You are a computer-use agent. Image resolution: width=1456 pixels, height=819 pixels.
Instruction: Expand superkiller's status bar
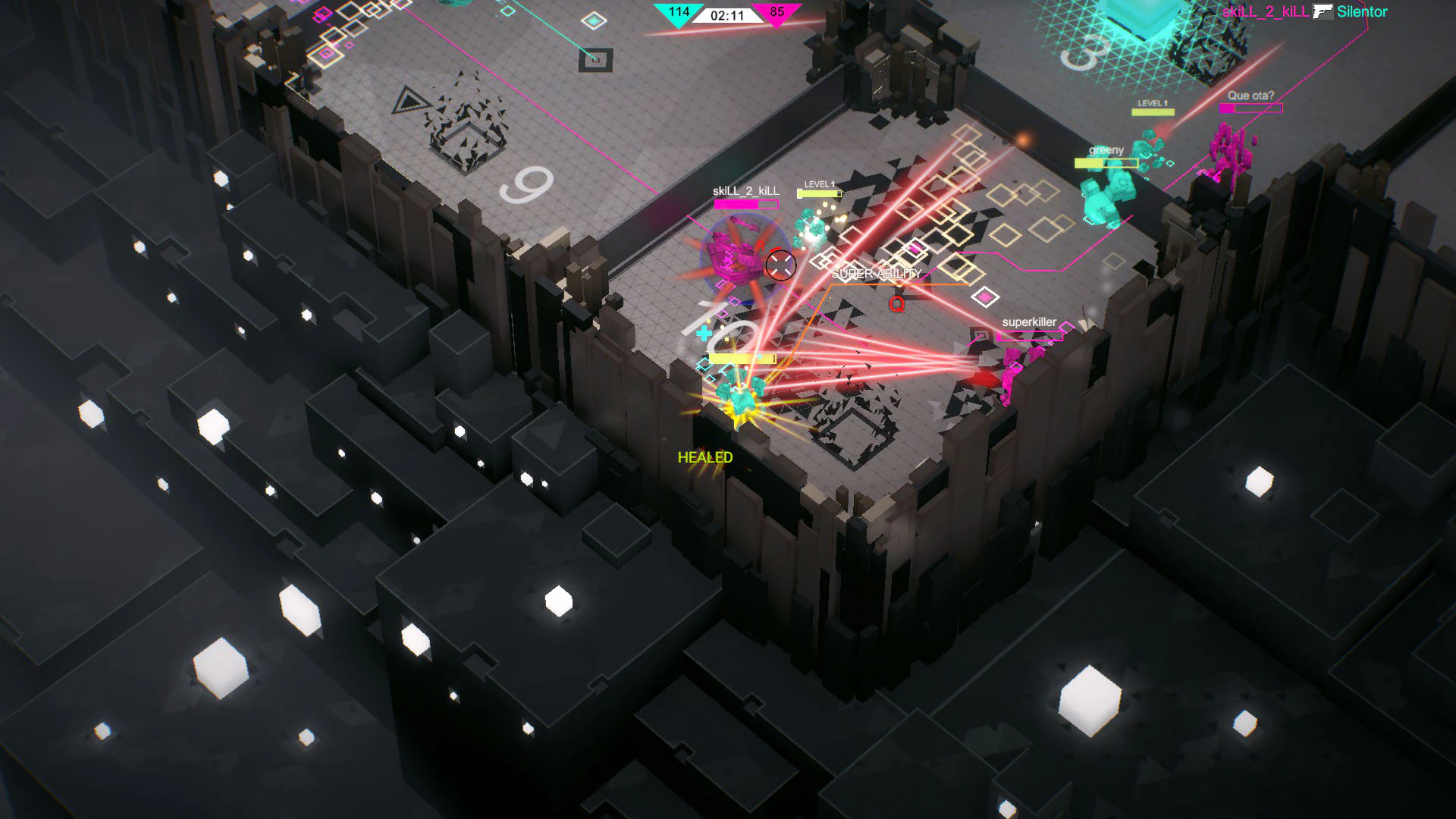(x=1031, y=334)
